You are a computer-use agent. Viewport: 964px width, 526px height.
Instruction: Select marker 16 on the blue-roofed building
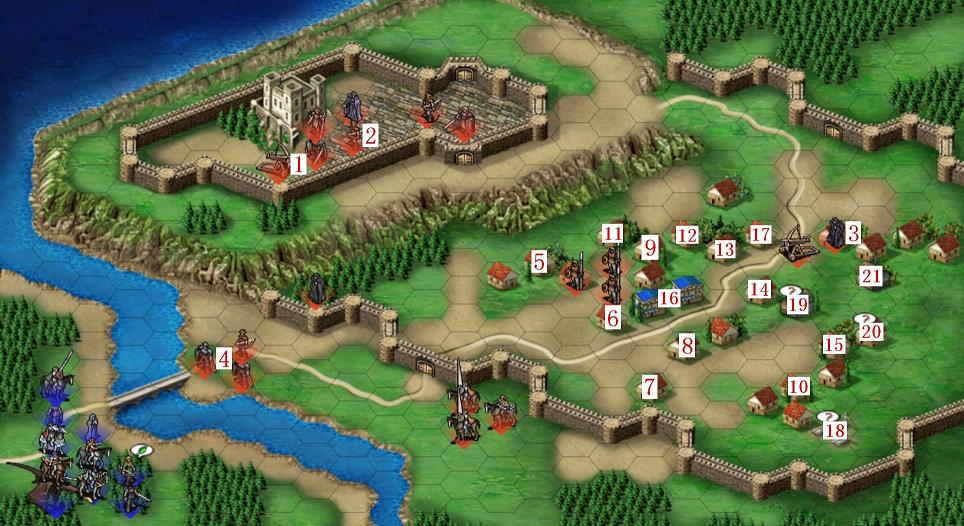(x=669, y=297)
